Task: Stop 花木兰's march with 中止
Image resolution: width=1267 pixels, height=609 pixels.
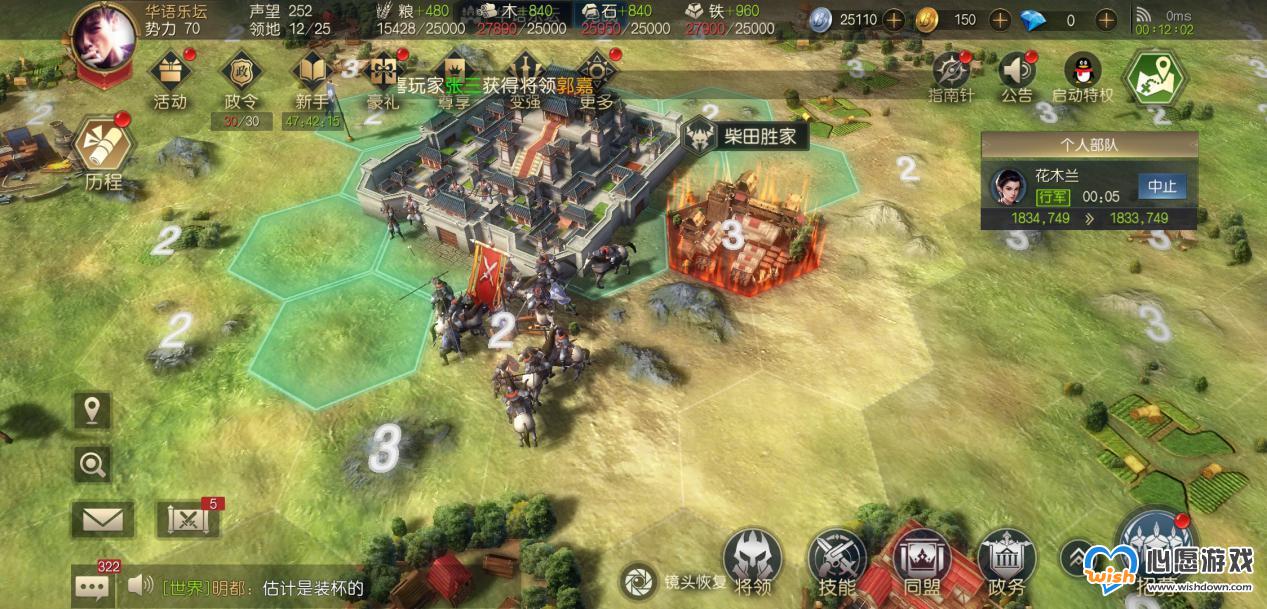Action: [x=1161, y=187]
